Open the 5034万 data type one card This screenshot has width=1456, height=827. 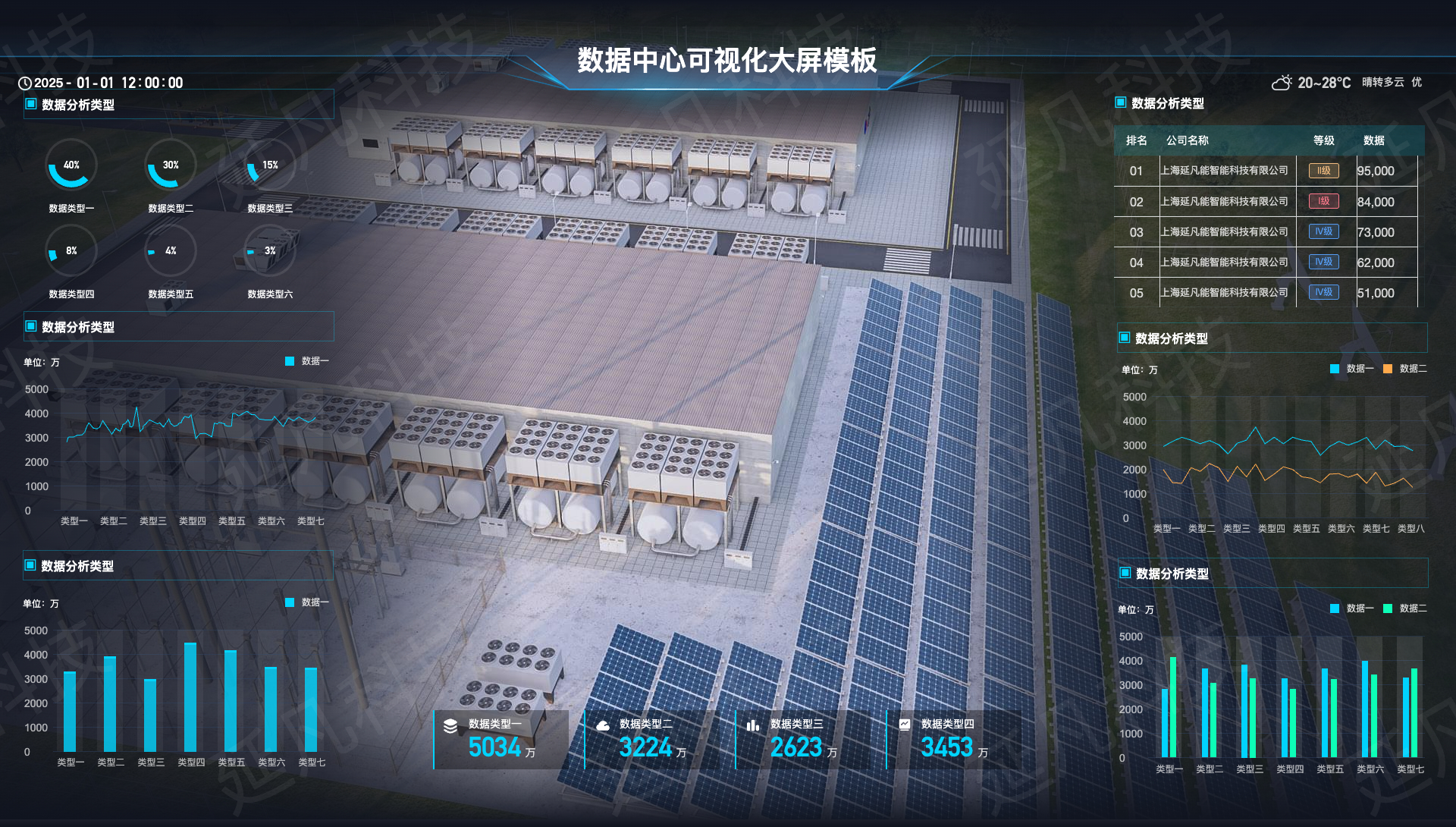click(501, 739)
